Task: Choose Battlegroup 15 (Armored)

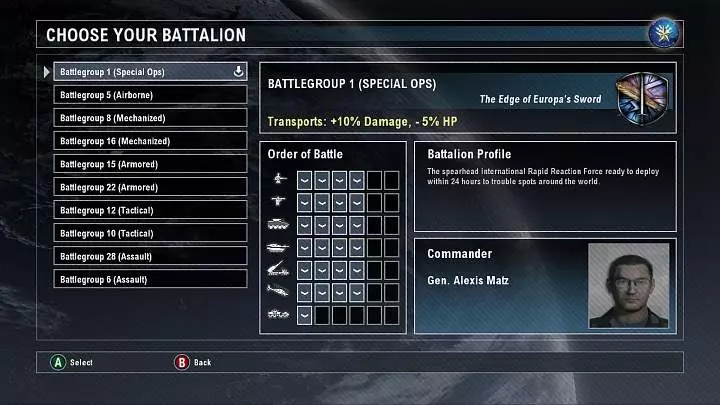Action: point(150,164)
